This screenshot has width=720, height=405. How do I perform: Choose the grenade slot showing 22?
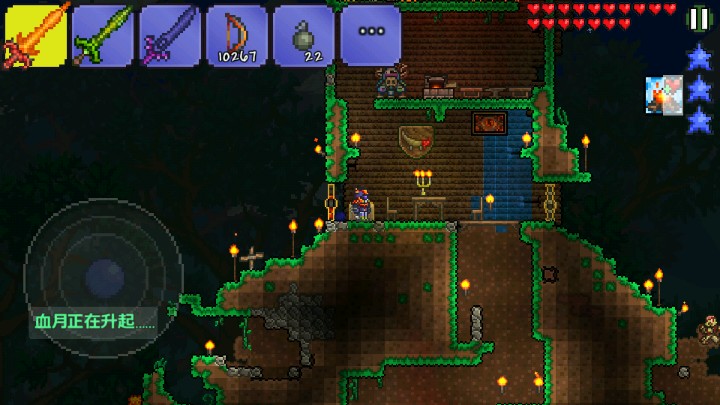(x=304, y=36)
